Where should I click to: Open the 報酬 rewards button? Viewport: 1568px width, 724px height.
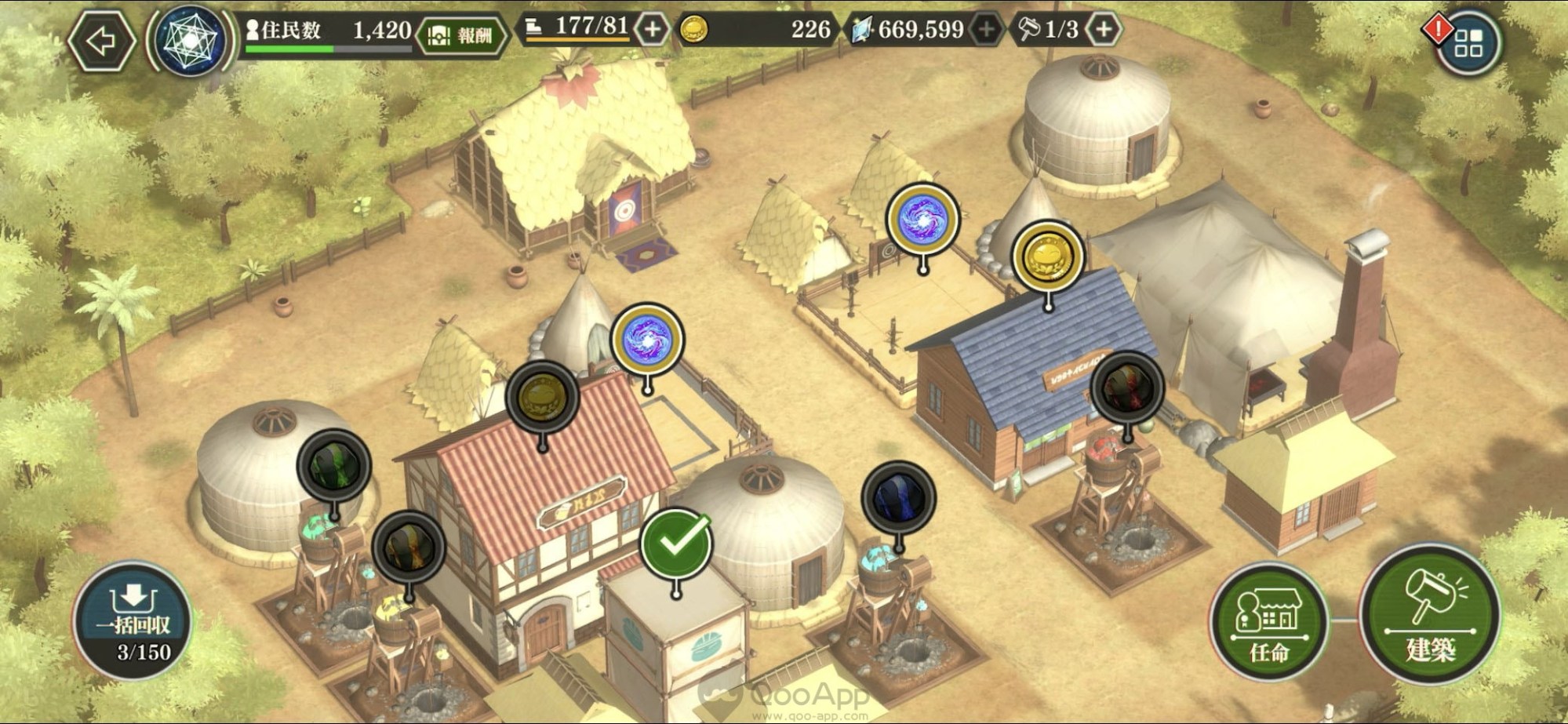pyautogui.click(x=461, y=36)
